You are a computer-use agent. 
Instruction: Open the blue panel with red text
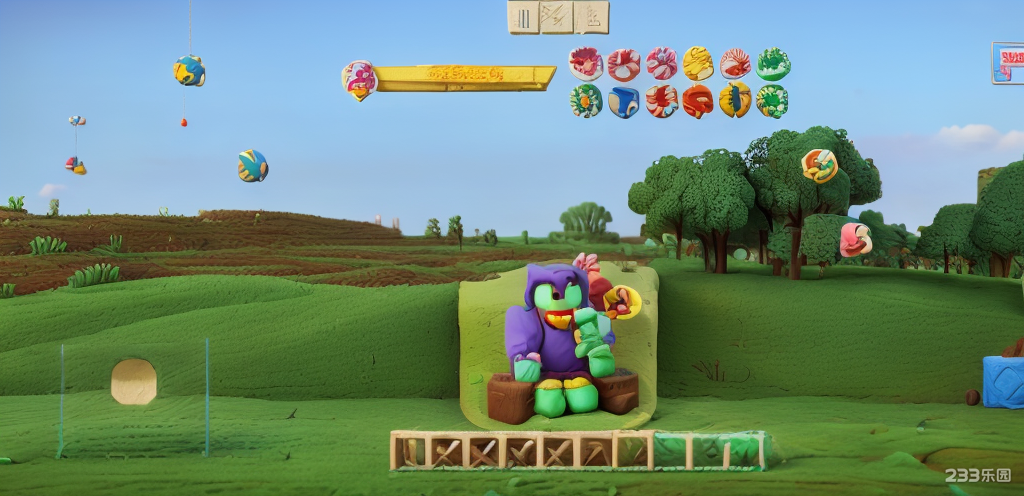tap(1008, 62)
